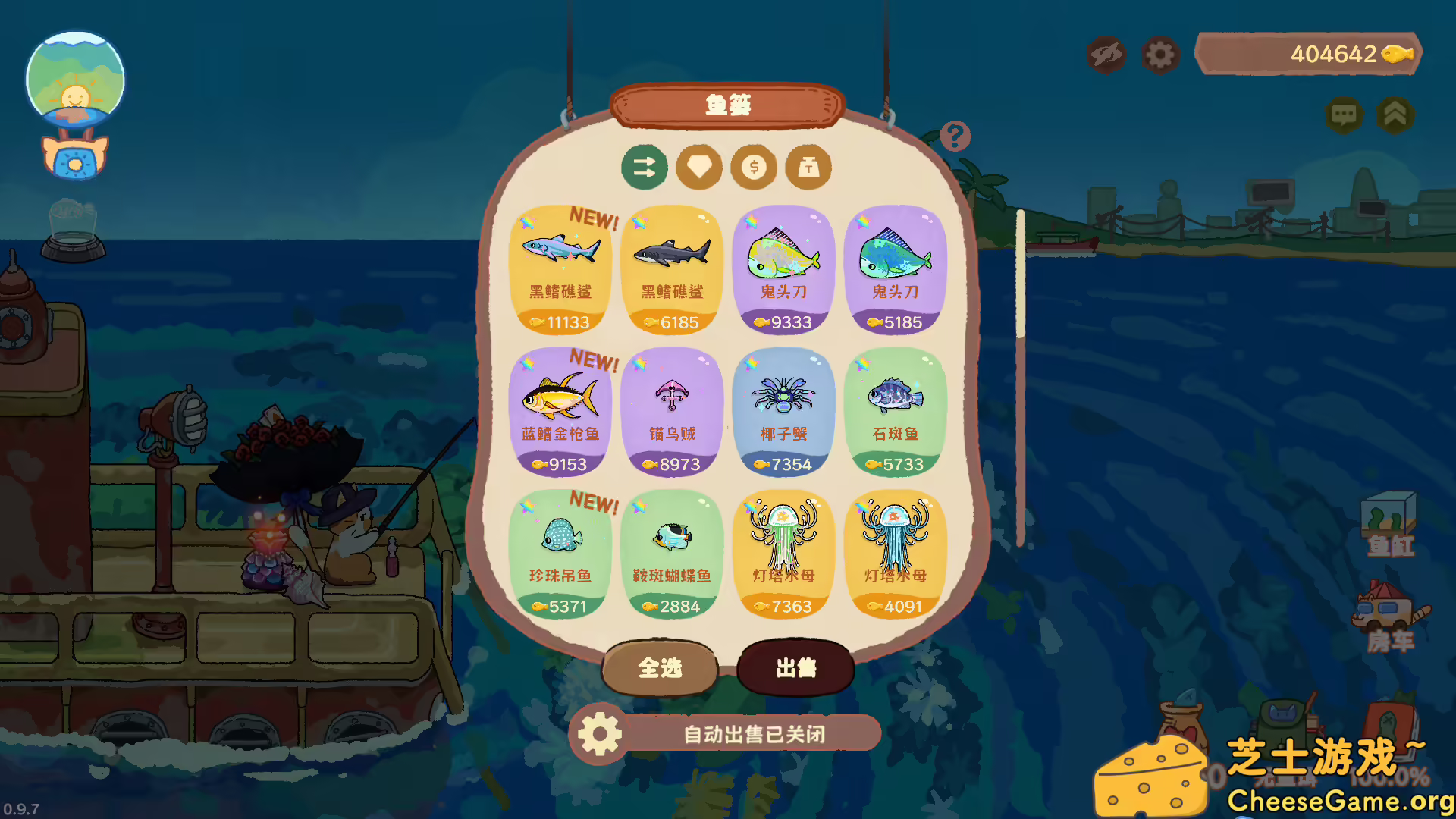Select the 锚乌贼 anchor squid card
The image size is (1456, 819).
[x=672, y=409]
